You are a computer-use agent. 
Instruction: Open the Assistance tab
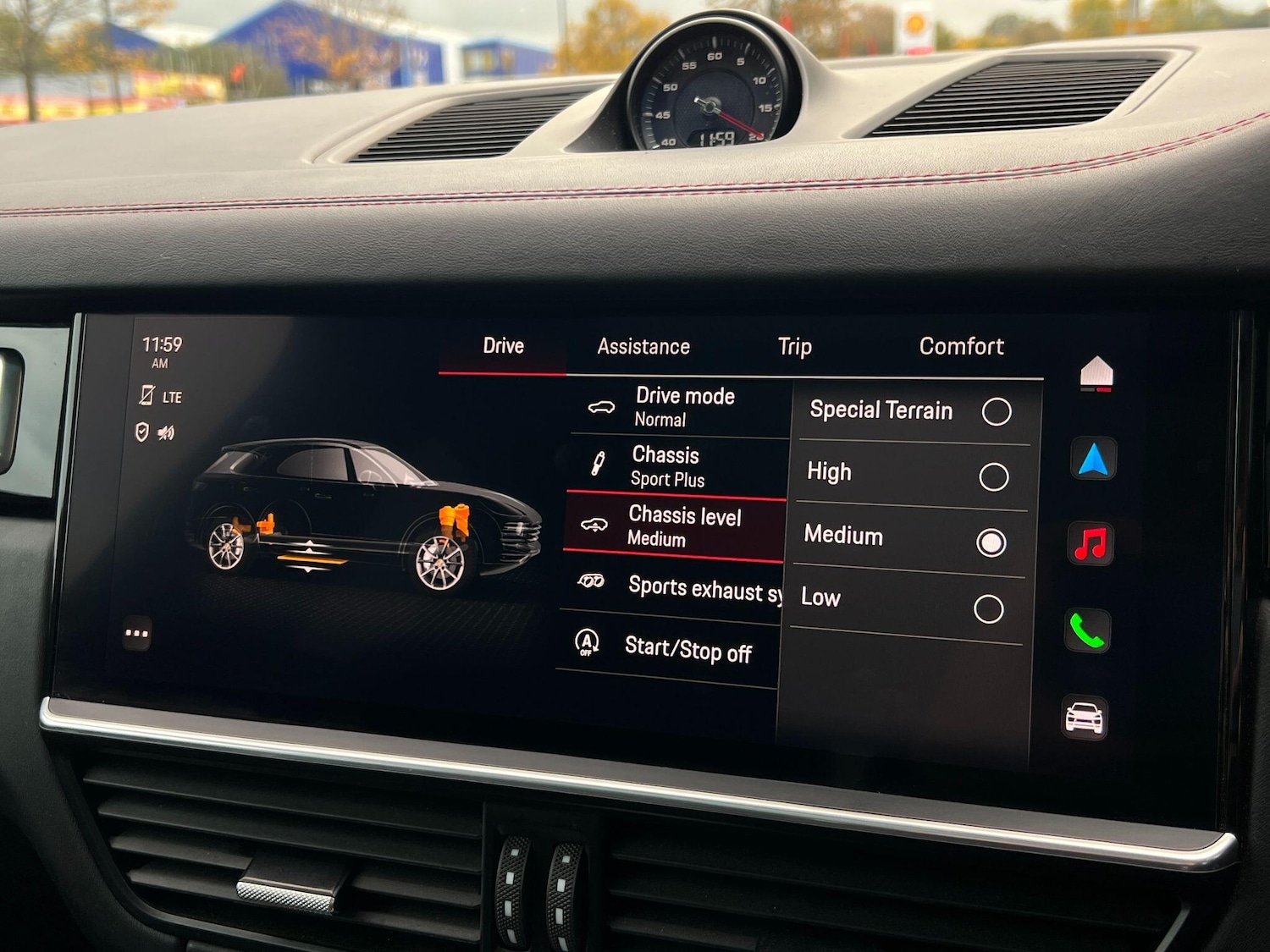[643, 347]
